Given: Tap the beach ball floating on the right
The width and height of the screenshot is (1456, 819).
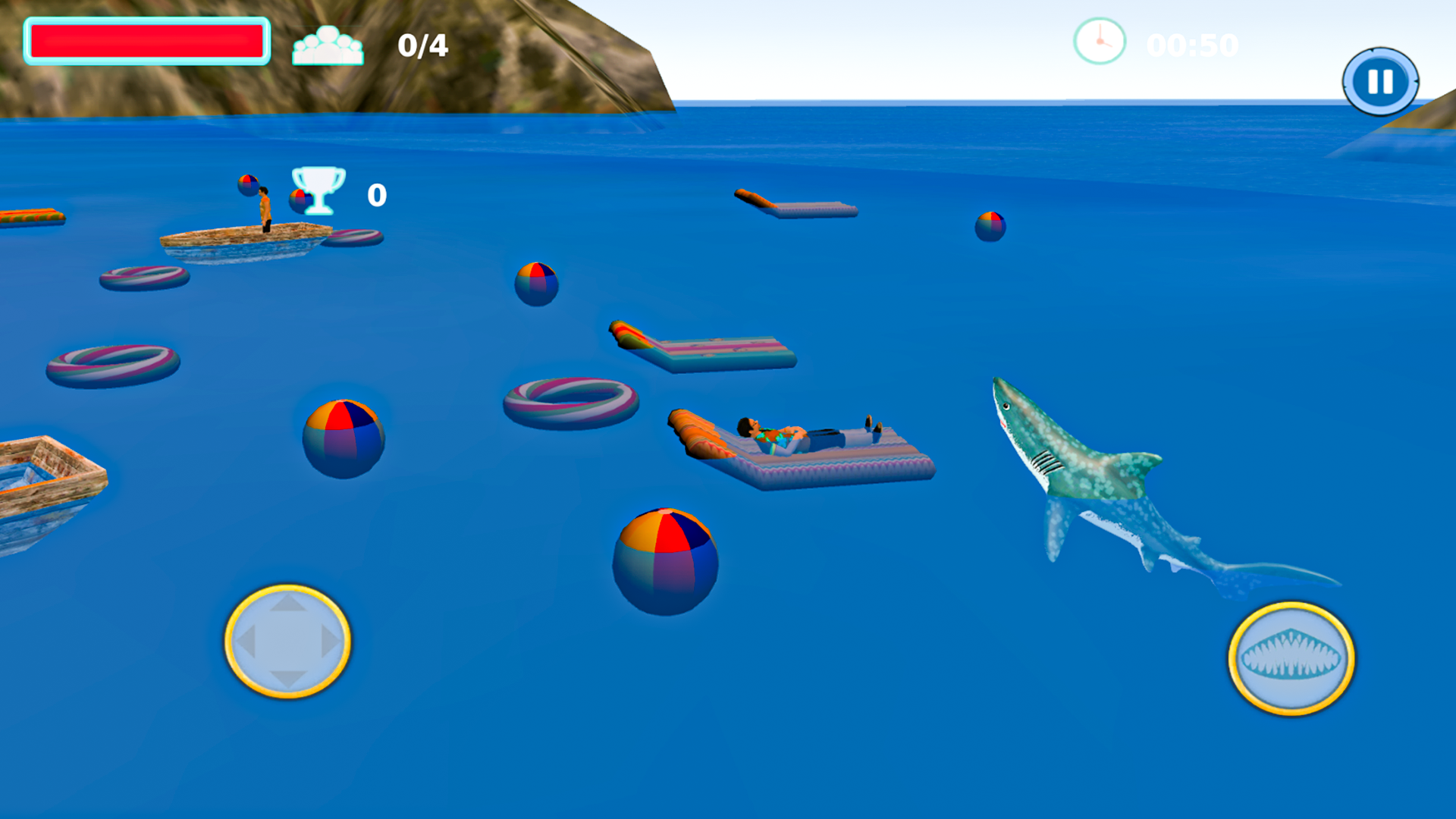Looking at the screenshot, I should [x=991, y=226].
